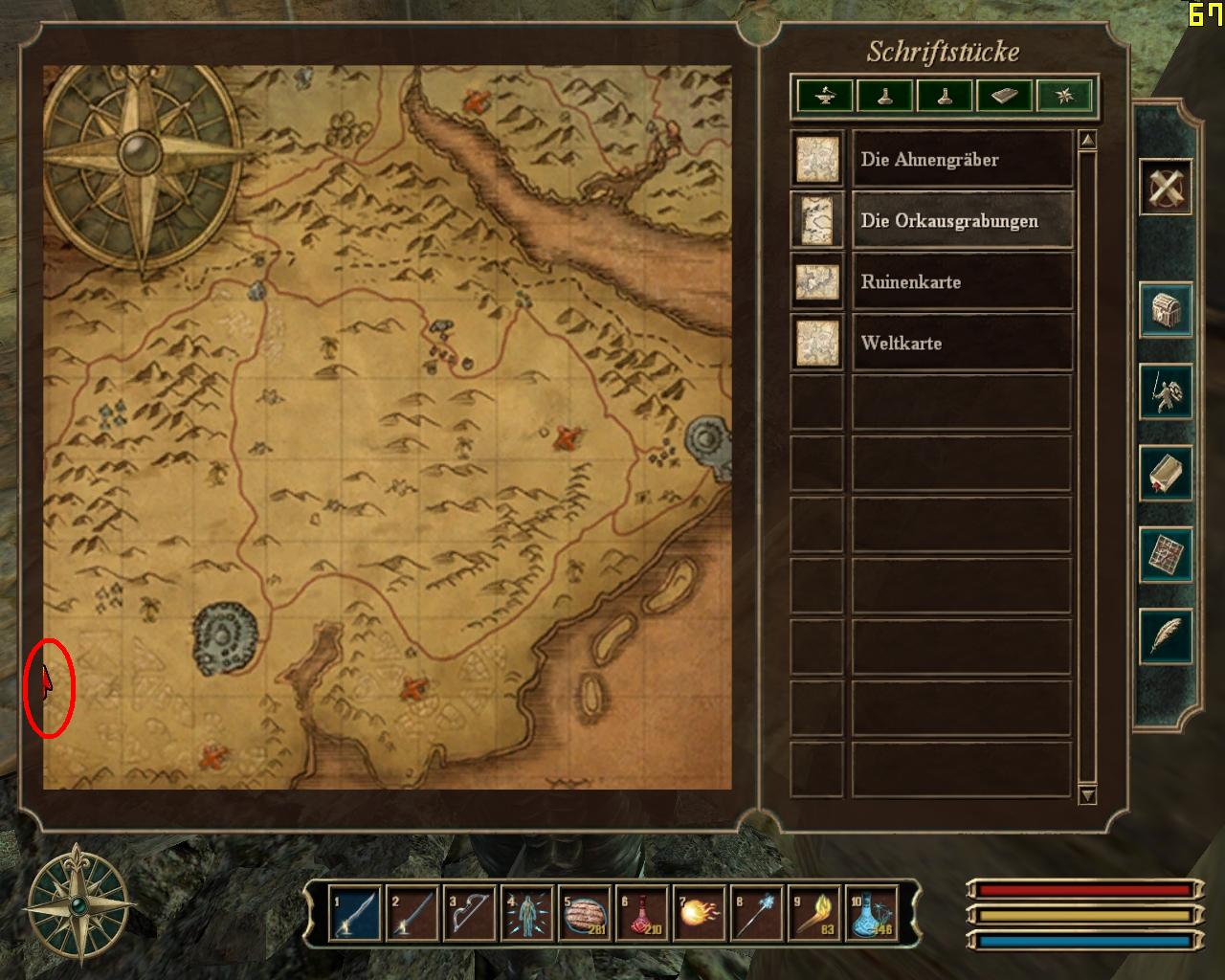Close the window with the crossed X button
The height and width of the screenshot is (980, 1225).
click(1165, 187)
